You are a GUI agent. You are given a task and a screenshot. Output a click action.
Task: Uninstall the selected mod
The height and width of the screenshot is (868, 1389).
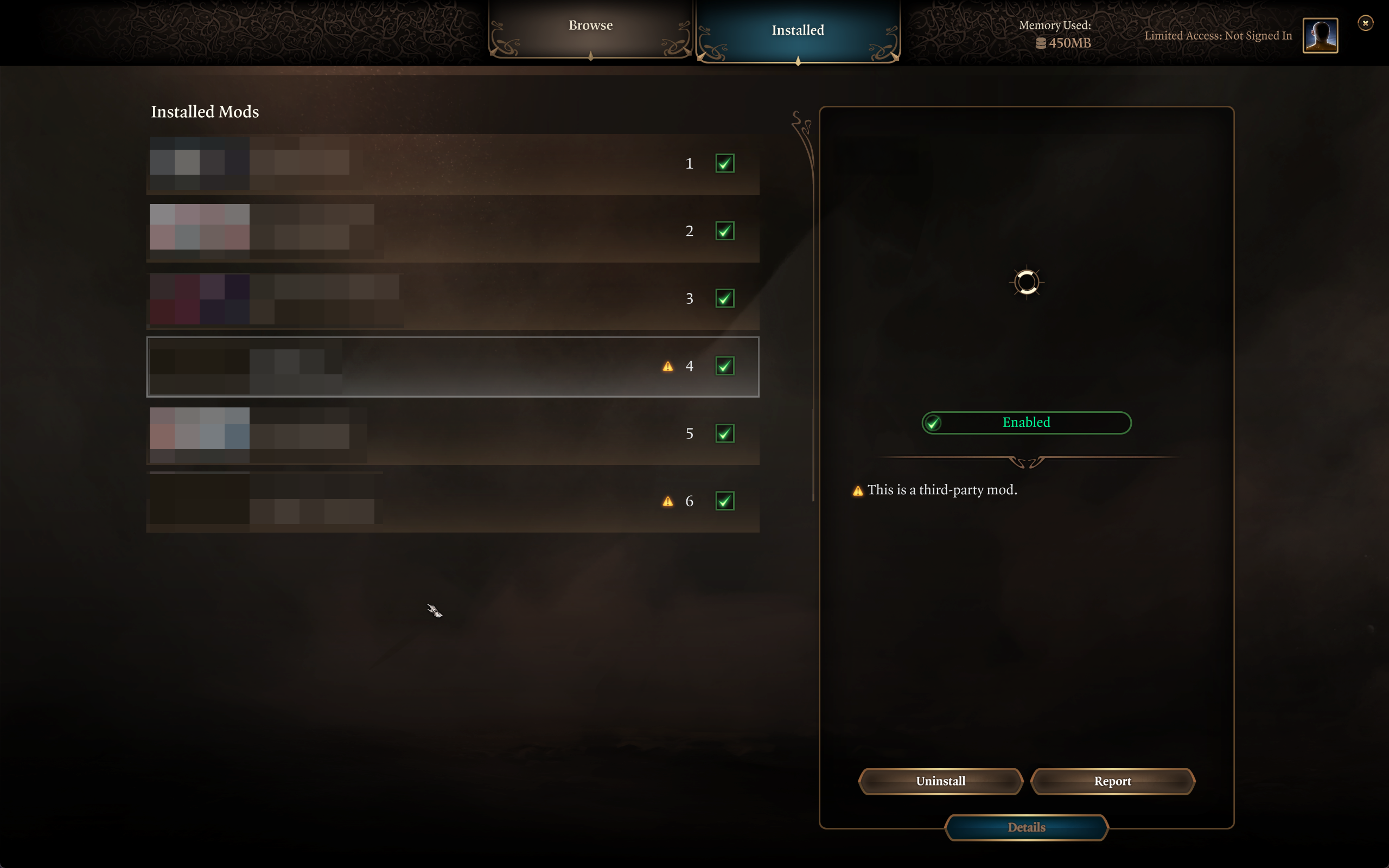pos(940,781)
